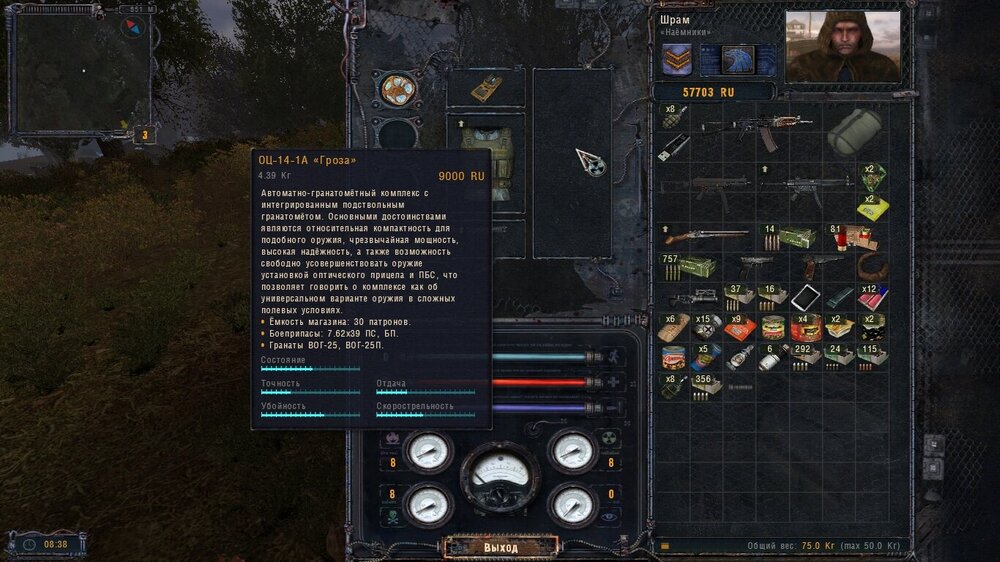
Task: Choose the bread loaf stack of six
Action: click(x=673, y=327)
